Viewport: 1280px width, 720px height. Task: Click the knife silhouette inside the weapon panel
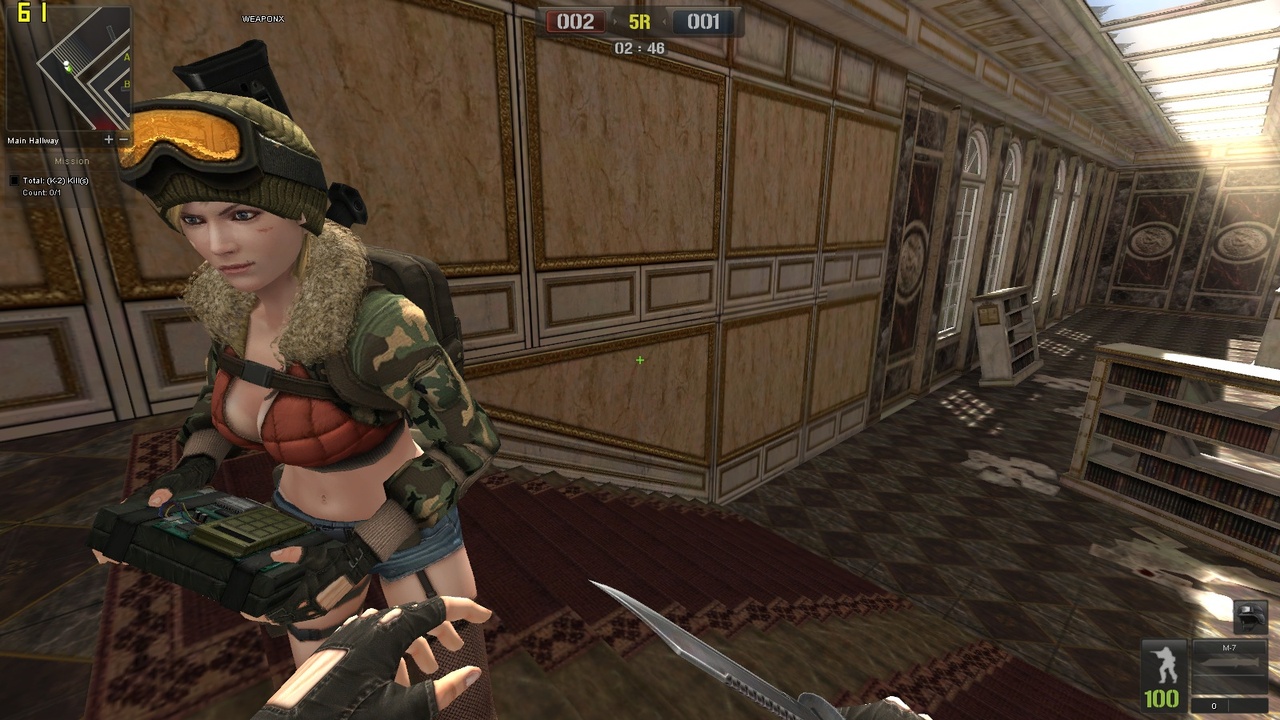tap(1230, 663)
